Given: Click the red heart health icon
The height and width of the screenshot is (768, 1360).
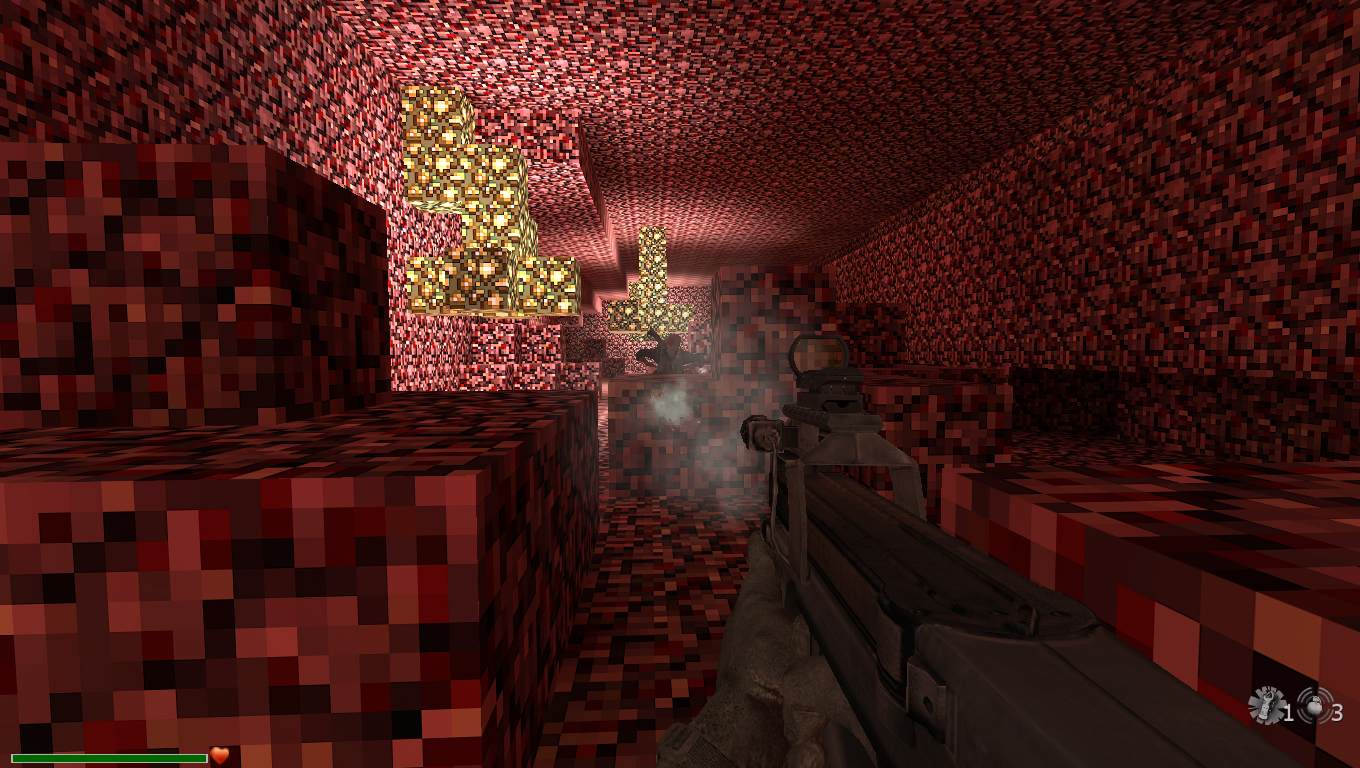Looking at the screenshot, I should [x=220, y=756].
